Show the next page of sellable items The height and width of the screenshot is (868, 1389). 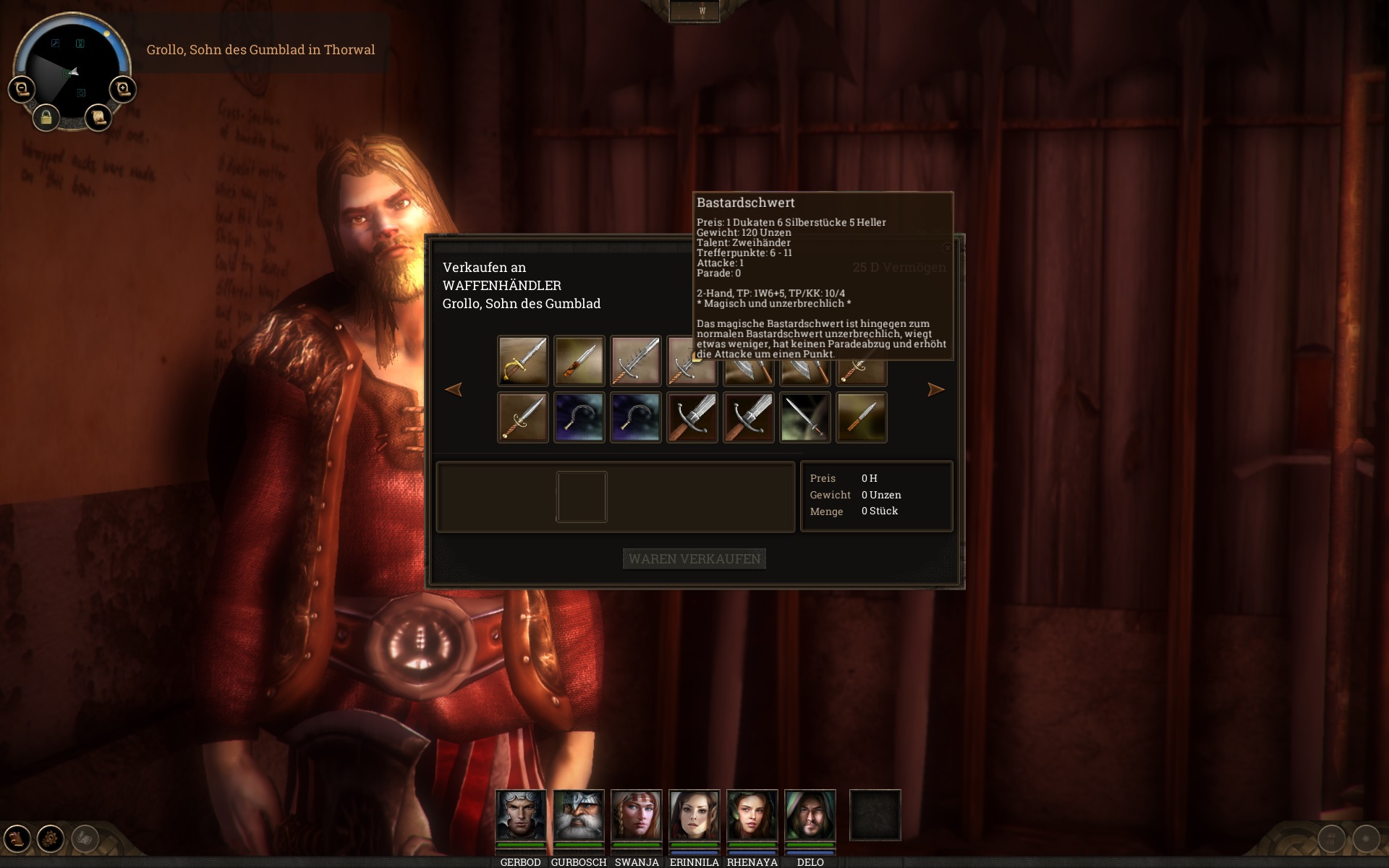click(x=935, y=390)
